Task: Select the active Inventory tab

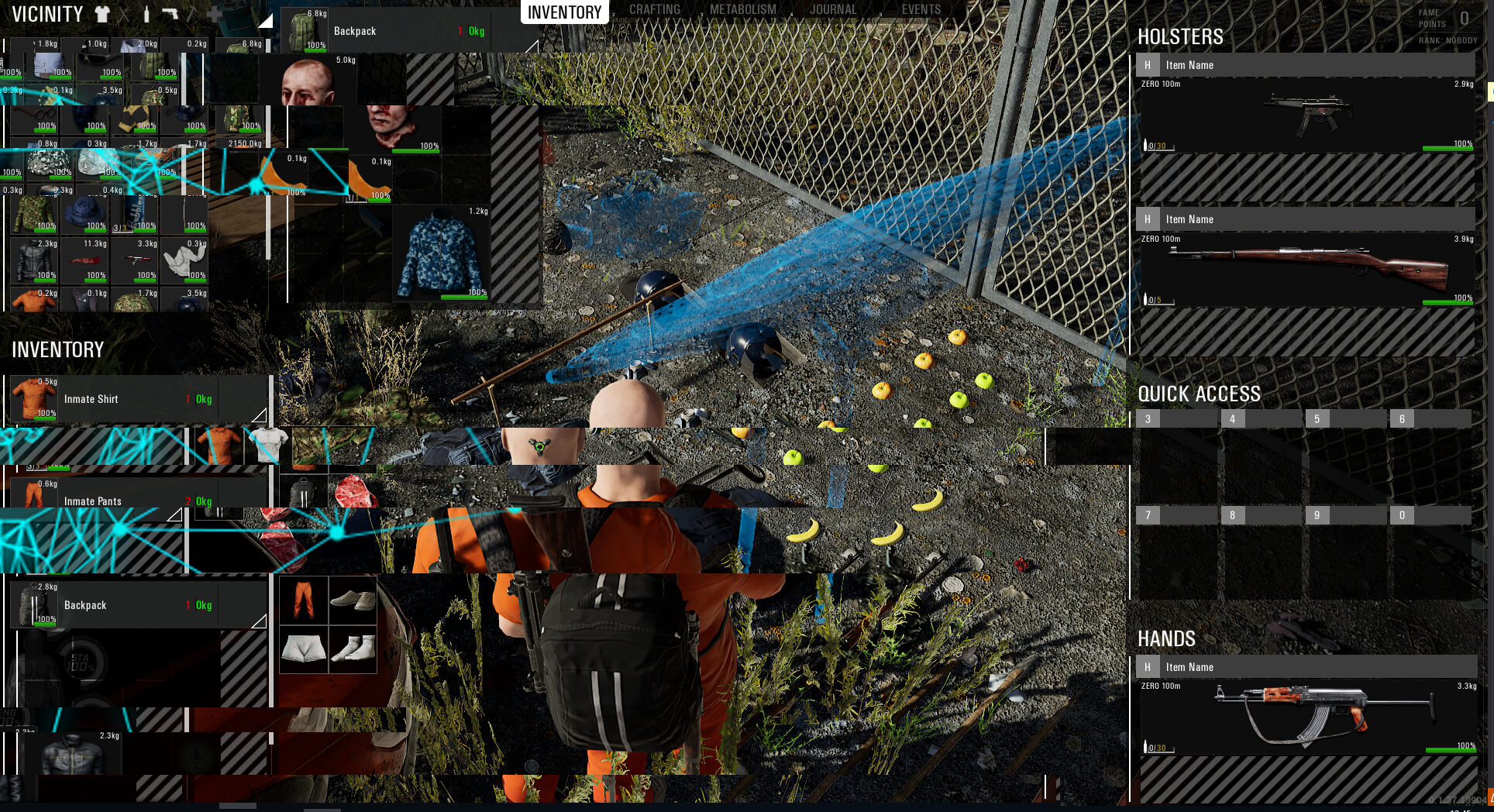Action: [x=564, y=12]
